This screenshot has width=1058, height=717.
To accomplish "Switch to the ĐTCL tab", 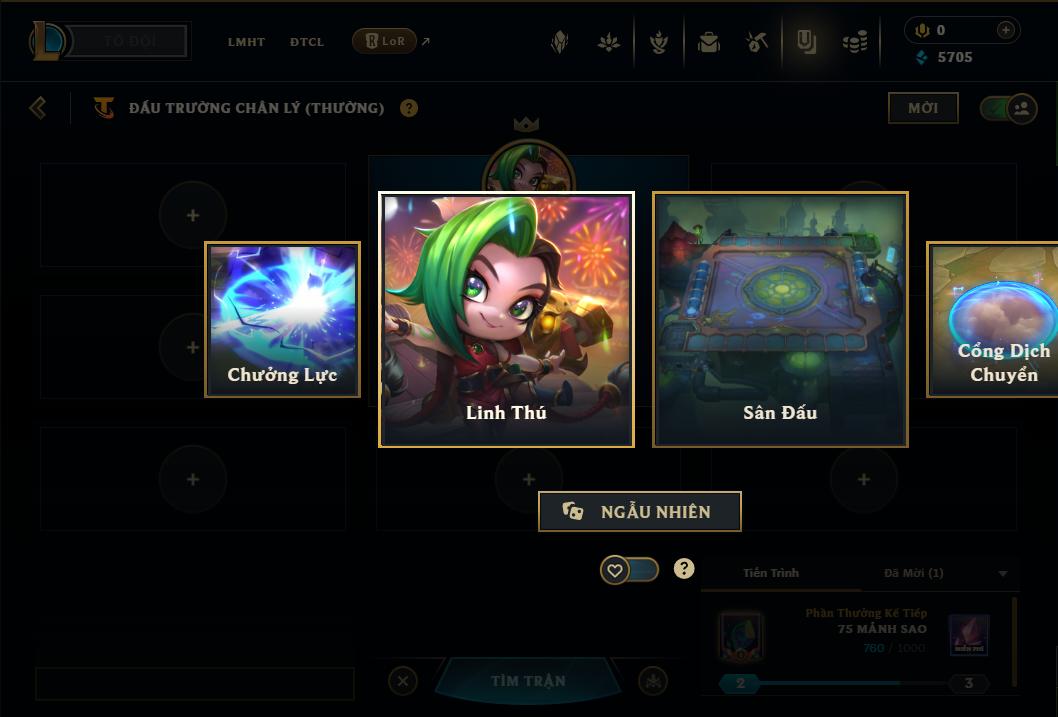I will [x=307, y=42].
